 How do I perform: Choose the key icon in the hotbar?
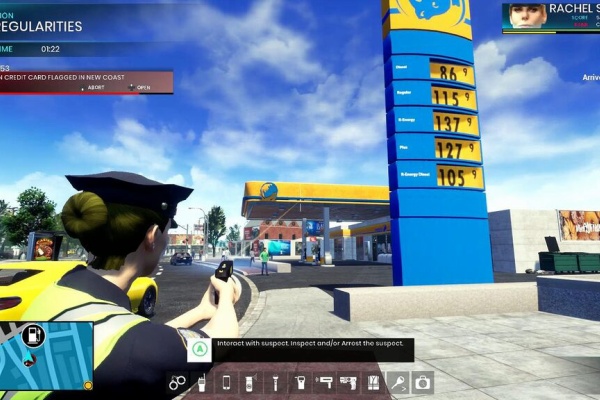click(397, 382)
